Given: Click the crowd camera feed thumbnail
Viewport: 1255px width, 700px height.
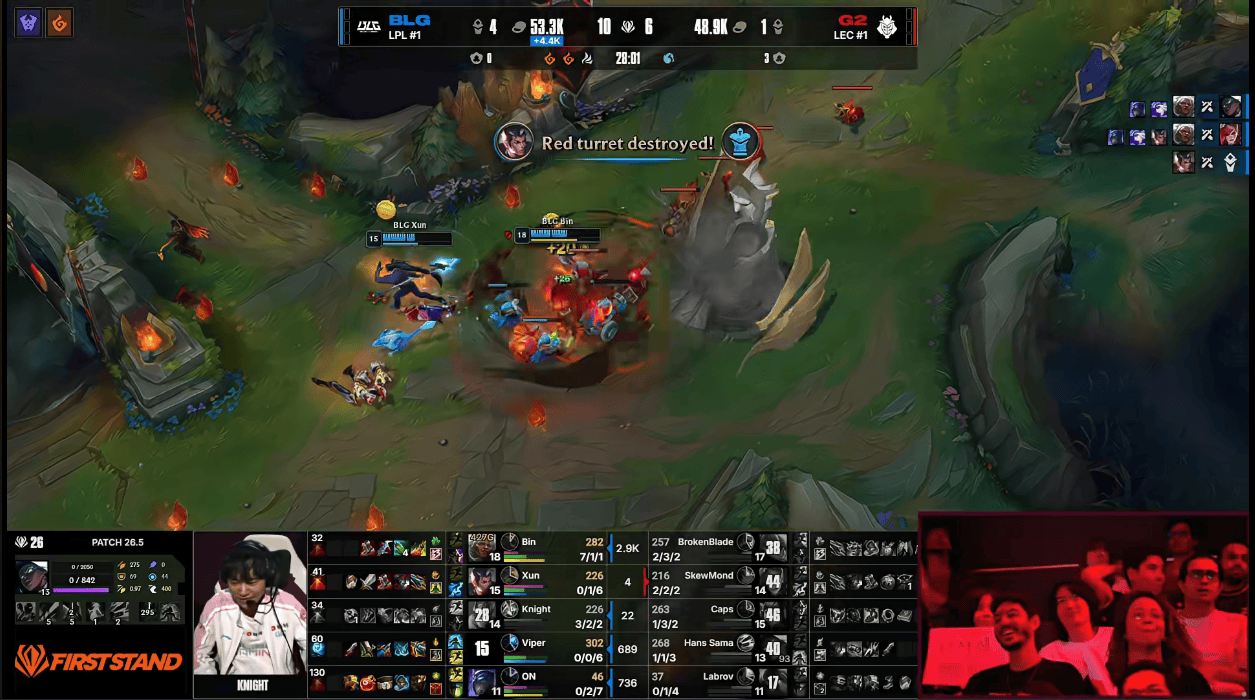Looking at the screenshot, I should [1085, 605].
